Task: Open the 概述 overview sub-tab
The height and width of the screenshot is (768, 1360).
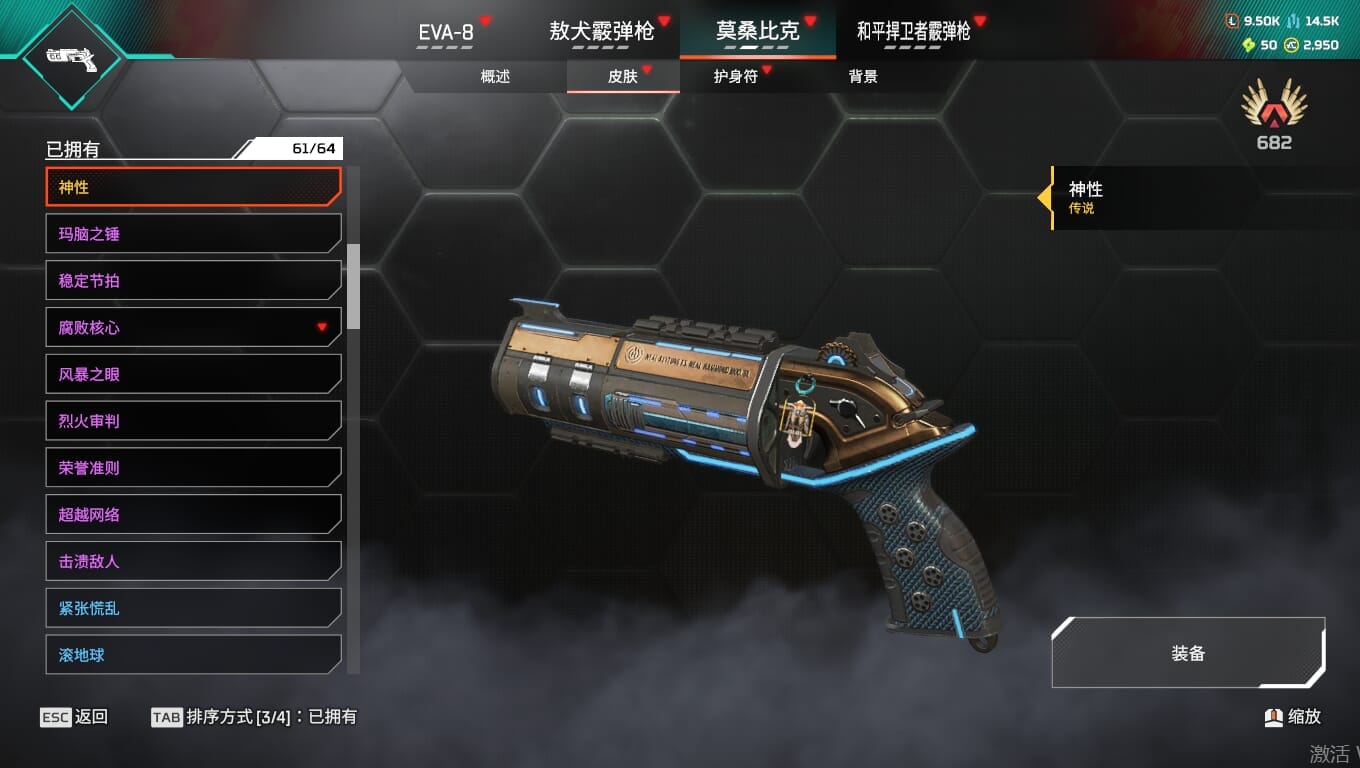Action: click(495, 77)
